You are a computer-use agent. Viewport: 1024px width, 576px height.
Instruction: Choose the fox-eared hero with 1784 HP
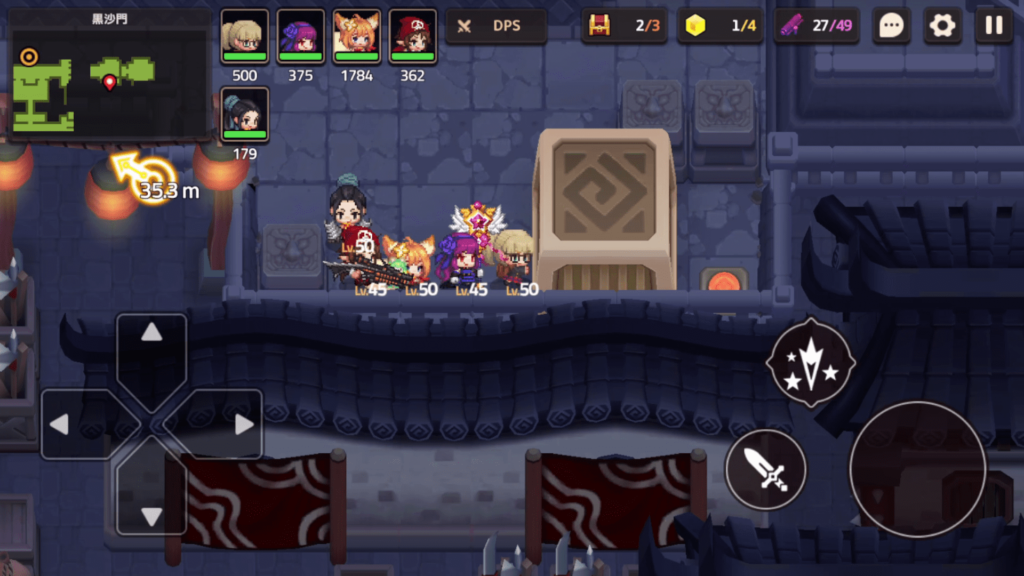point(357,37)
